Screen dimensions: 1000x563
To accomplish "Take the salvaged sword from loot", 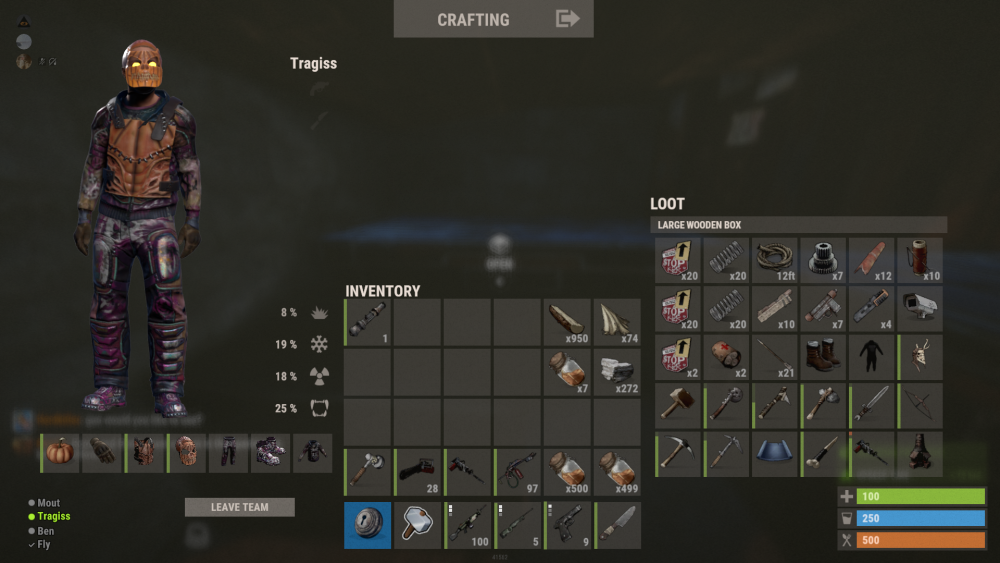I will tap(871, 405).
